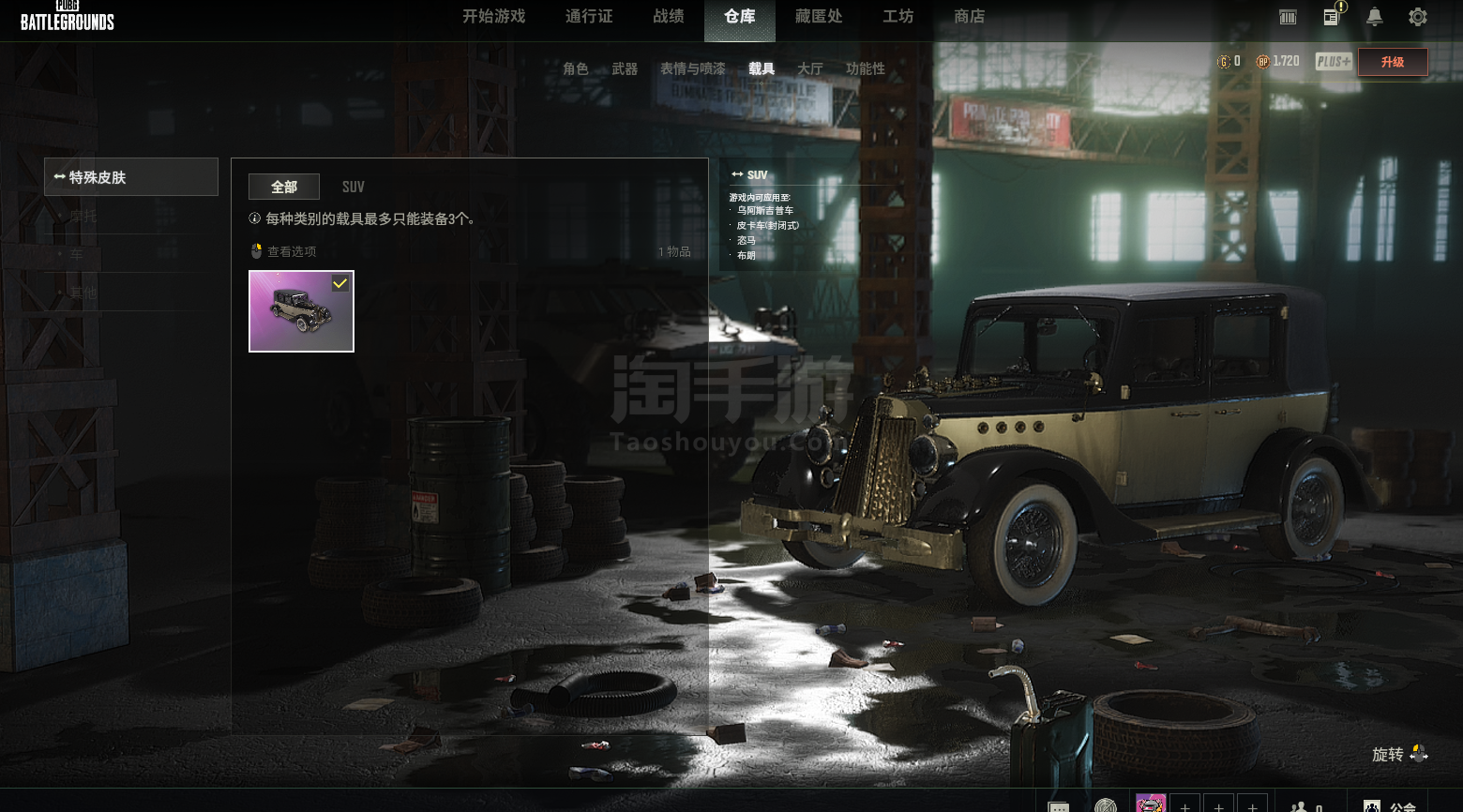
Task: Select the 特殊皮肤 special skins category
Action: coord(131,177)
